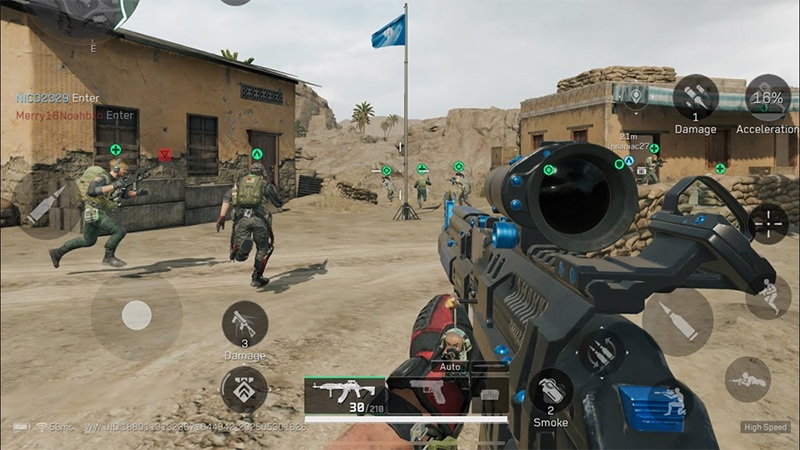Activate the Damage ammo ability near the top
Image resolution: width=800 pixels, height=450 pixels.
point(695,98)
